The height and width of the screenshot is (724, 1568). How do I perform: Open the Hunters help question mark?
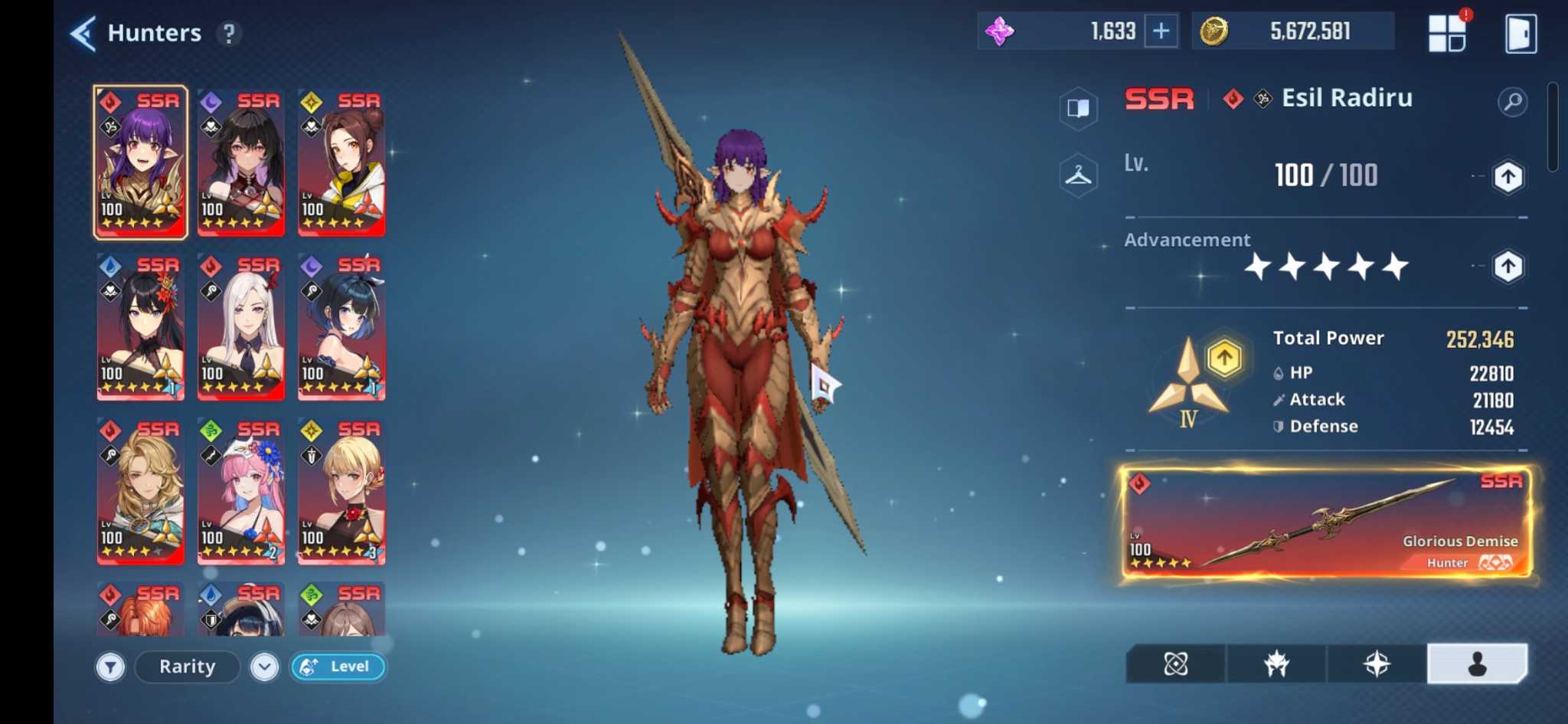click(x=228, y=34)
